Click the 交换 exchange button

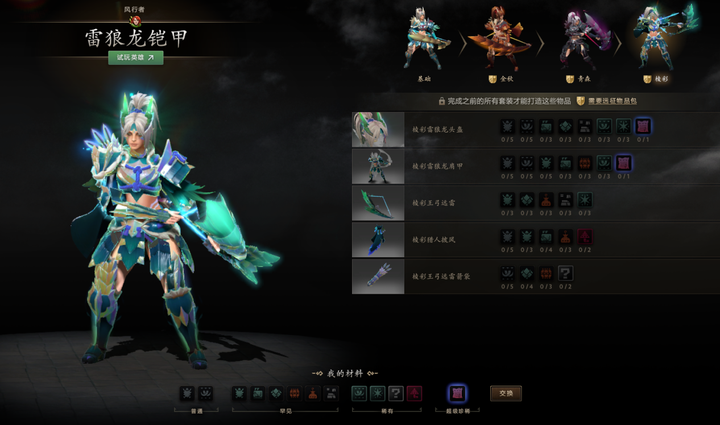[x=505, y=393]
